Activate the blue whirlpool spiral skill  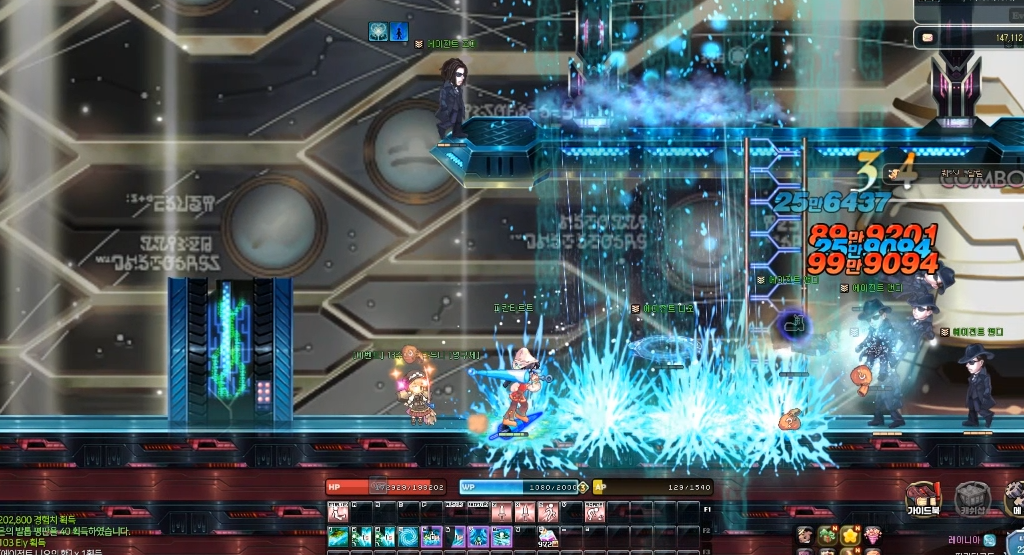pos(409,538)
